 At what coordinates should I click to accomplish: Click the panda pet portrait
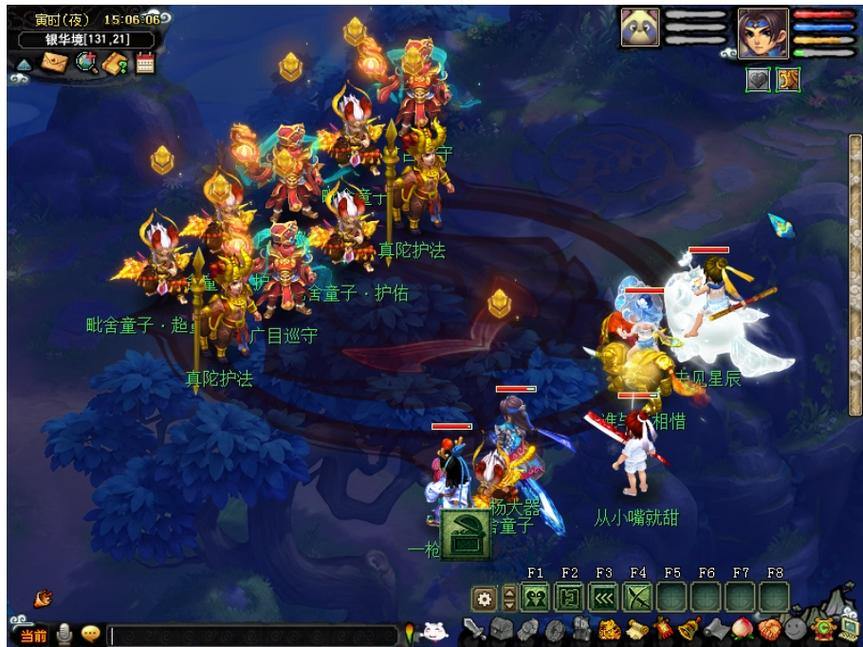point(640,28)
